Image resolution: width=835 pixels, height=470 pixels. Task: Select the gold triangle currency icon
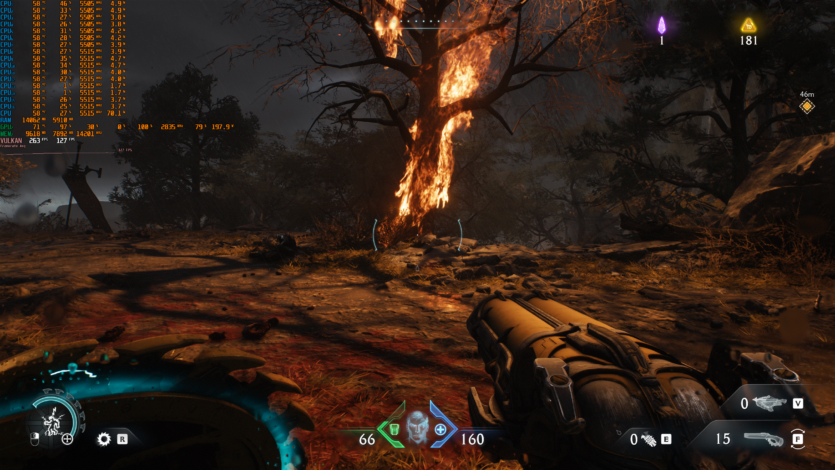point(747,25)
